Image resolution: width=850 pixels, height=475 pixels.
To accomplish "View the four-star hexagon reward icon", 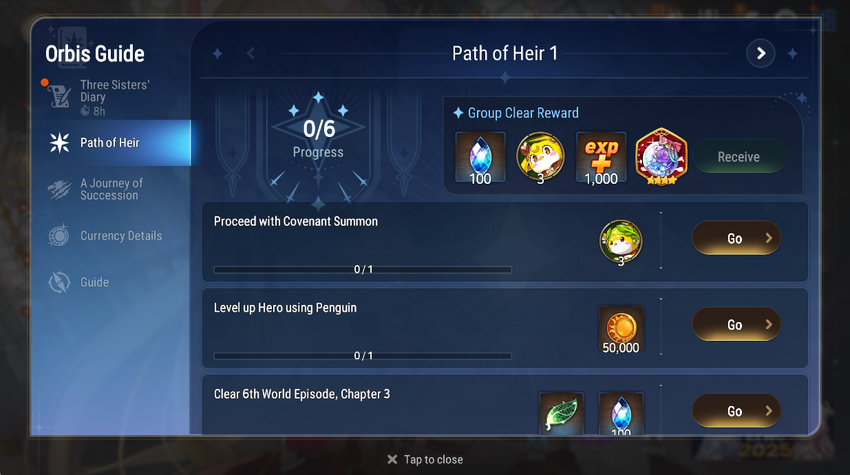I will point(660,157).
